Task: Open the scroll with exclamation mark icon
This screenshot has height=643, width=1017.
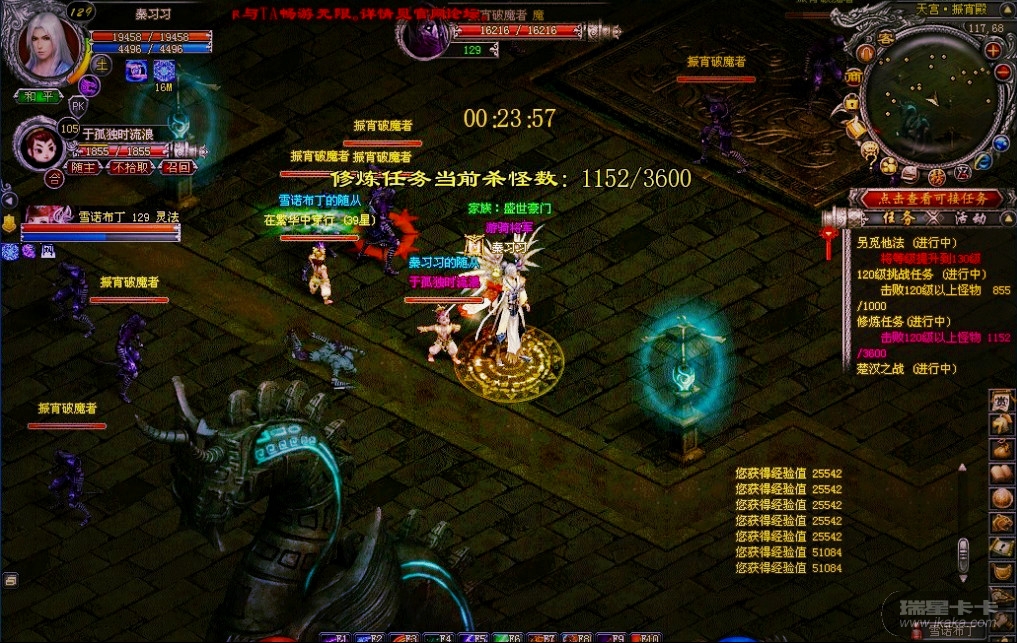Action: tap(999, 546)
